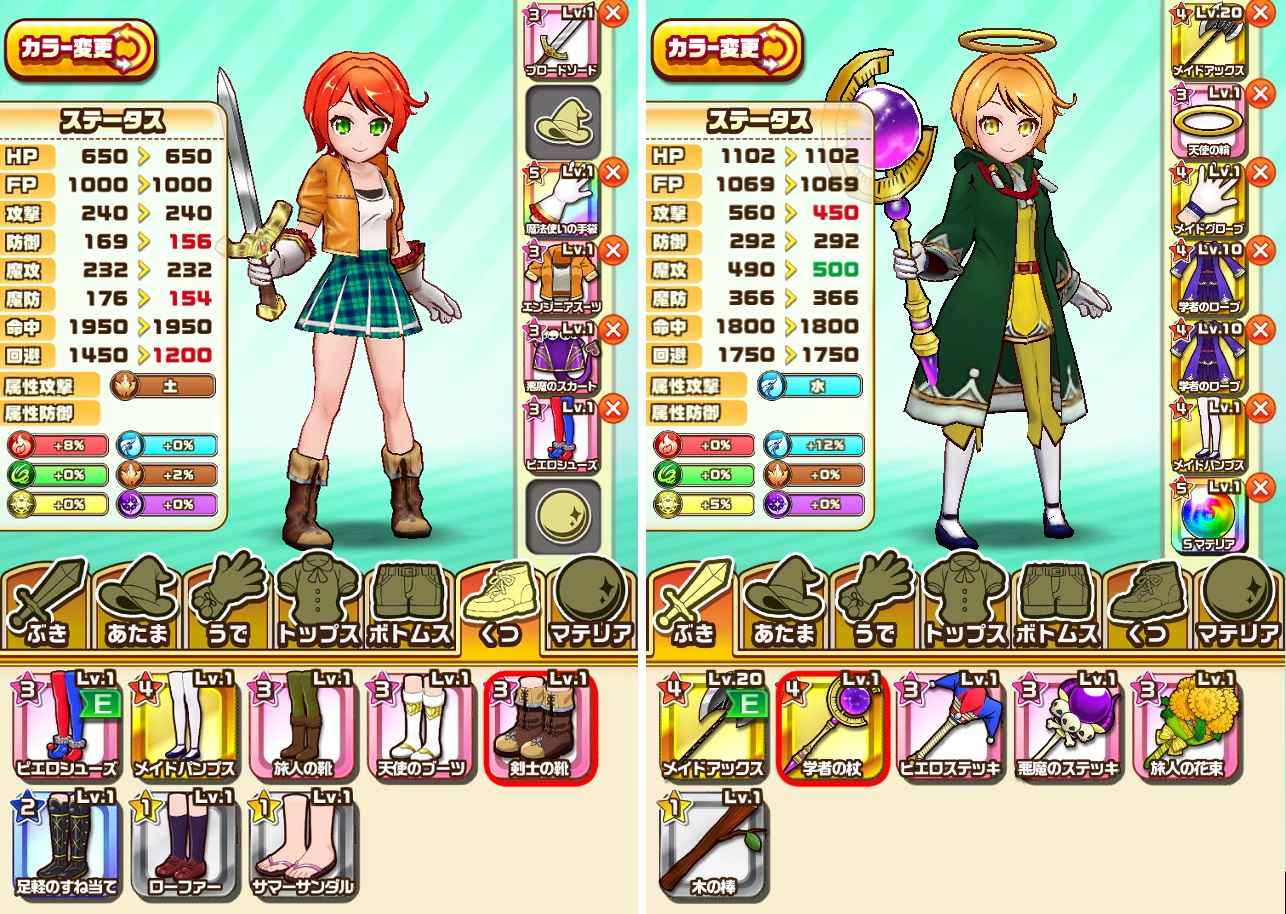Select the ピエロステッキ weapon

coord(950,724)
